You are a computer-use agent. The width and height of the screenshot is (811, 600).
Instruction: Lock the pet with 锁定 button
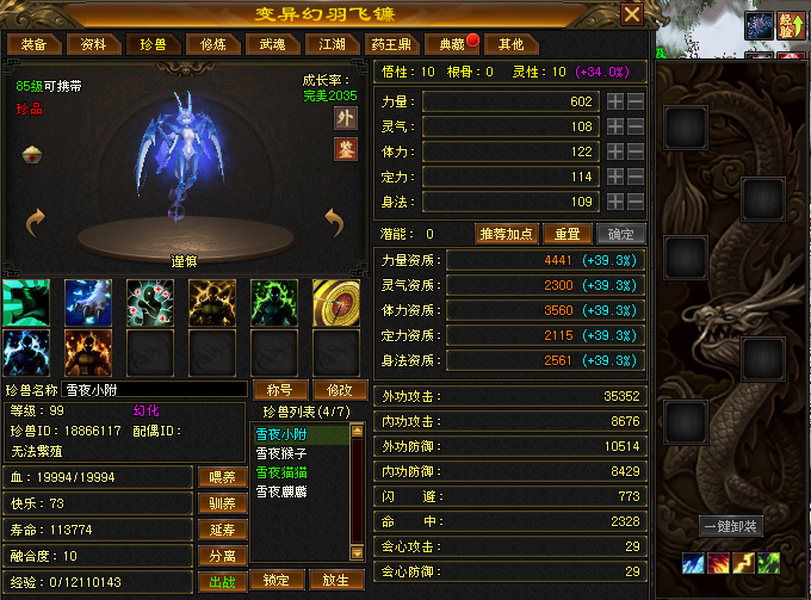pyautogui.click(x=276, y=580)
